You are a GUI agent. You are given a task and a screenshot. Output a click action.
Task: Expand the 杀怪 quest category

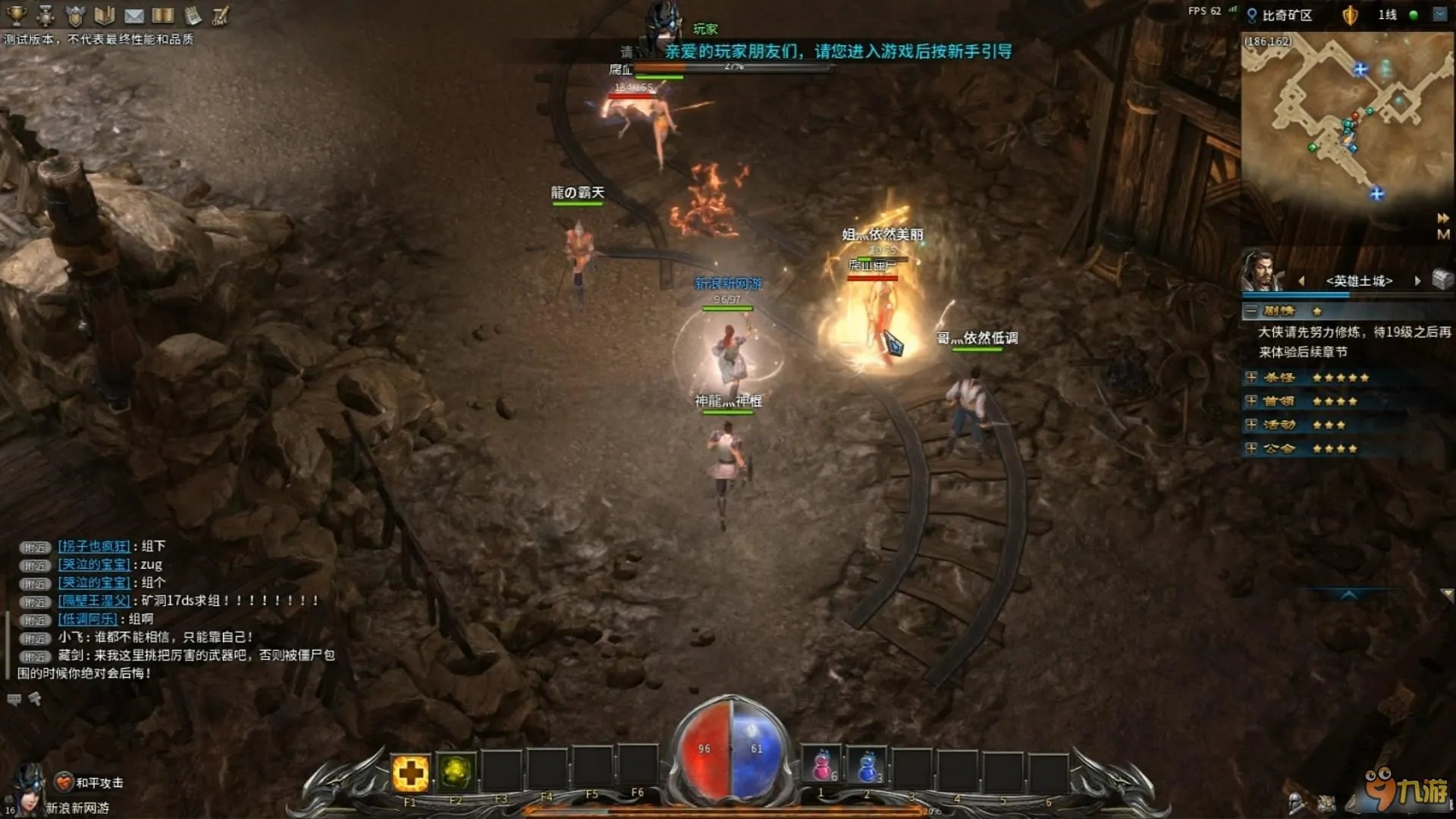[x=1251, y=378]
